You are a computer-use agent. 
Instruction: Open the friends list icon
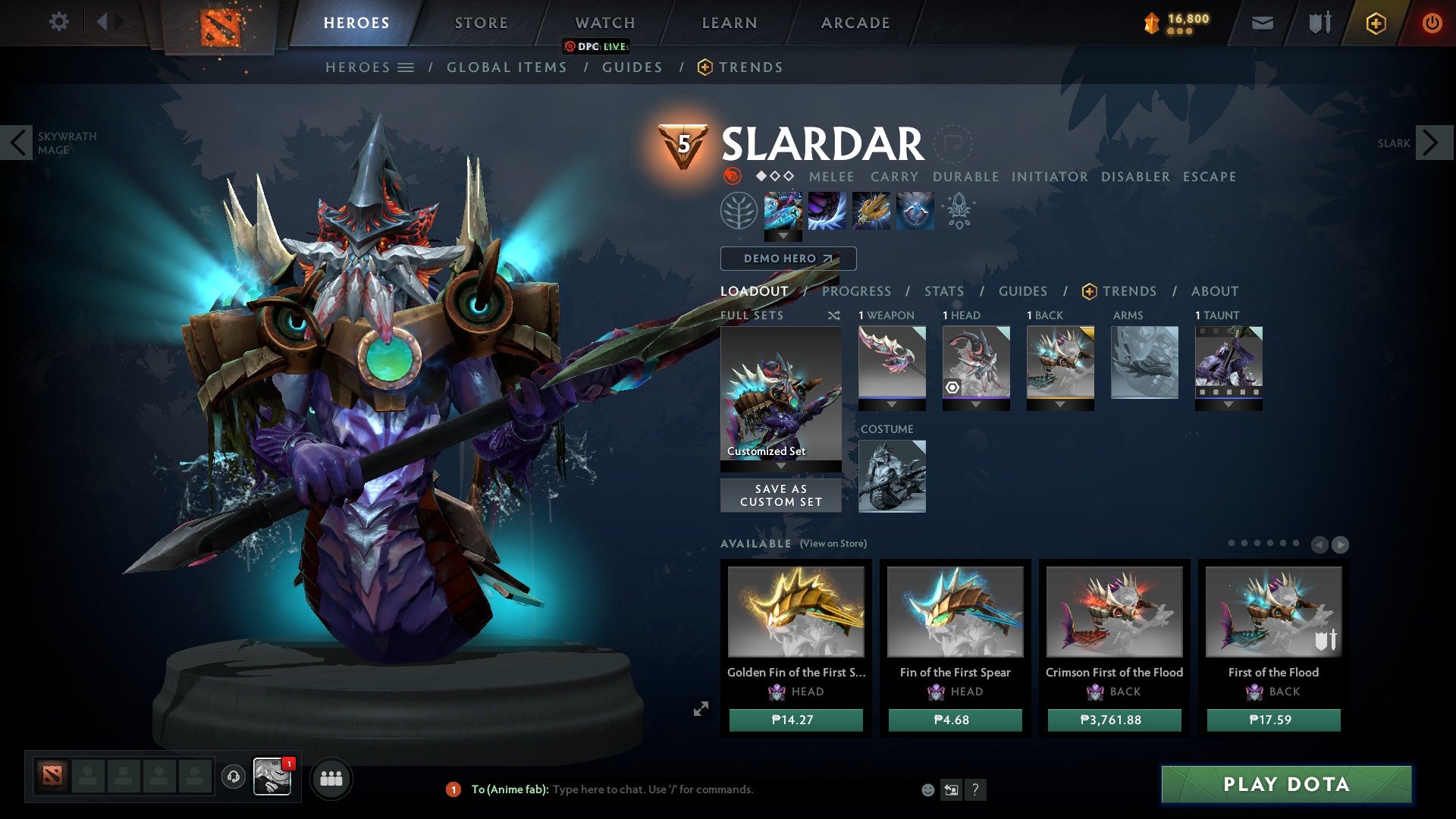pyautogui.click(x=331, y=778)
